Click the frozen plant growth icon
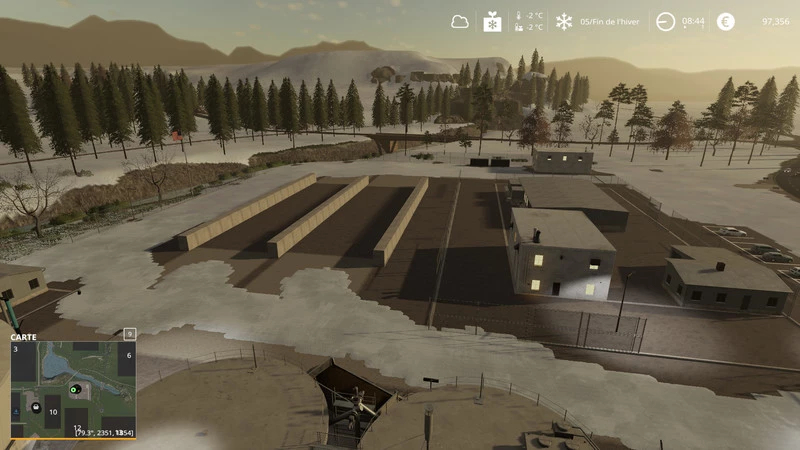 492,21
